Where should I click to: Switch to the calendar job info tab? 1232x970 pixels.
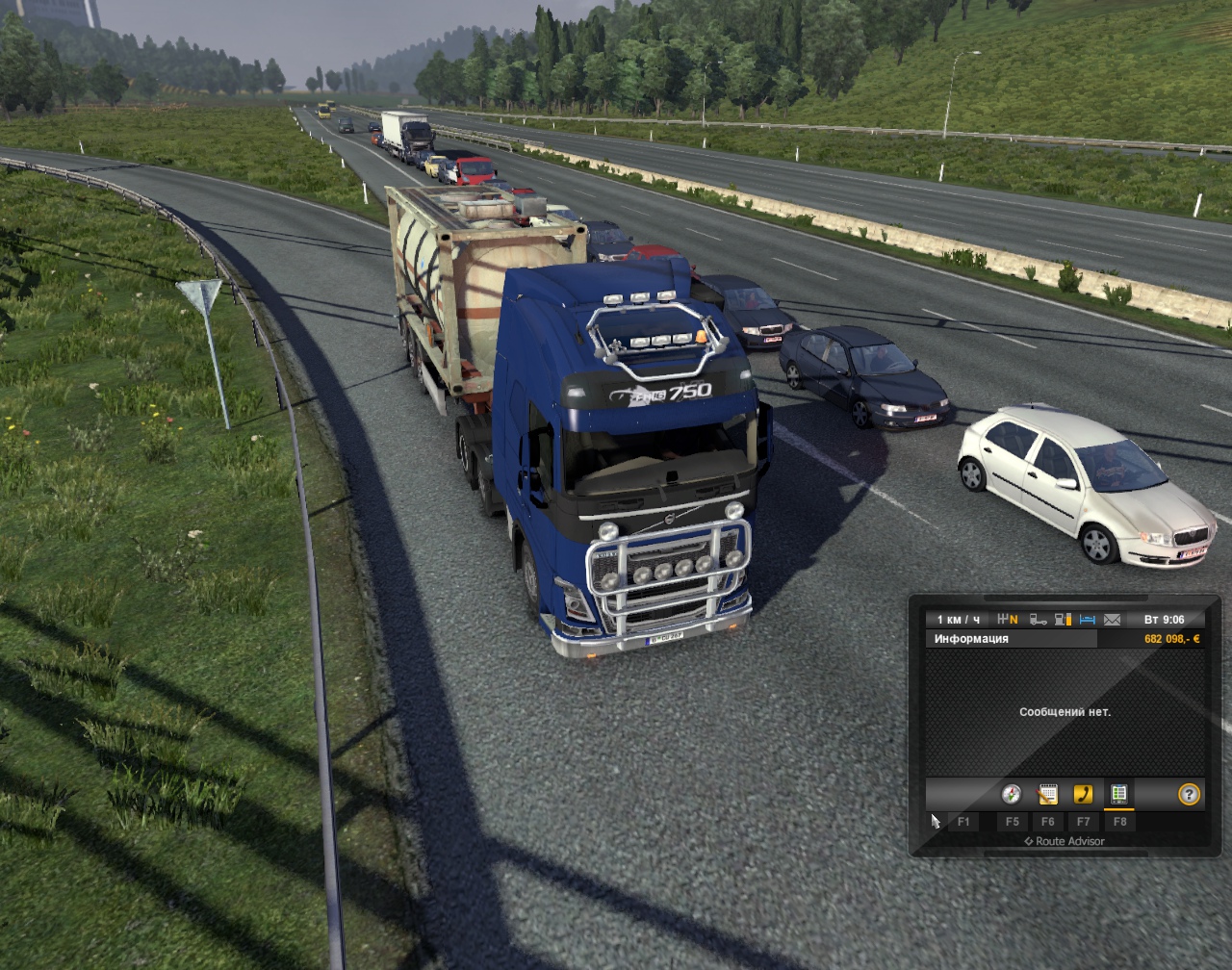point(1047,795)
